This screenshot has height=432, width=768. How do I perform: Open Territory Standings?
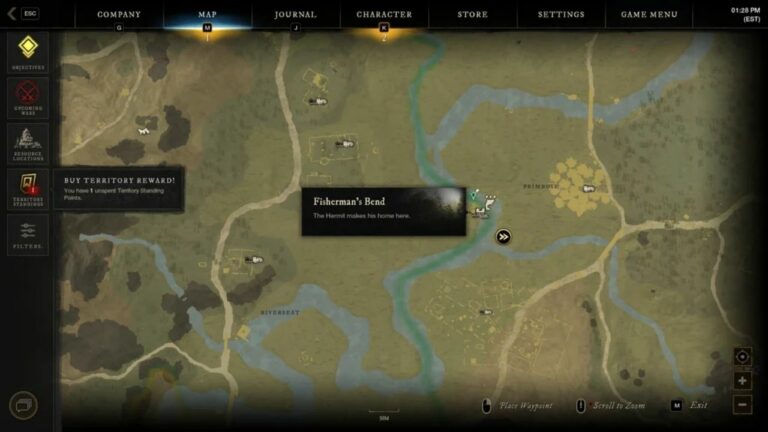pos(27,187)
